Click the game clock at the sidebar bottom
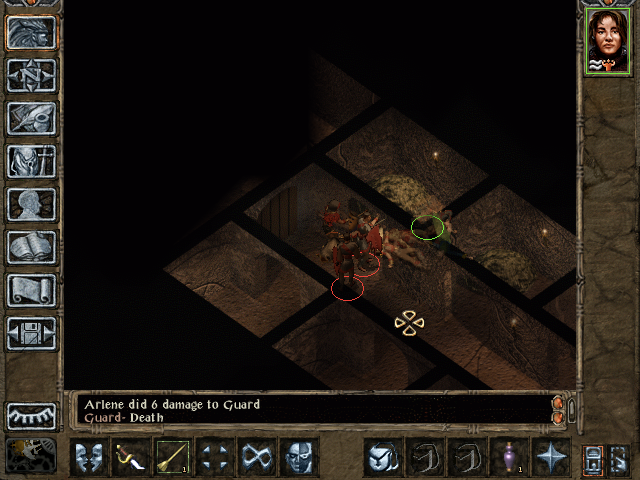Image resolution: width=640 pixels, height=480 pixels. click(x=31, y=455)
